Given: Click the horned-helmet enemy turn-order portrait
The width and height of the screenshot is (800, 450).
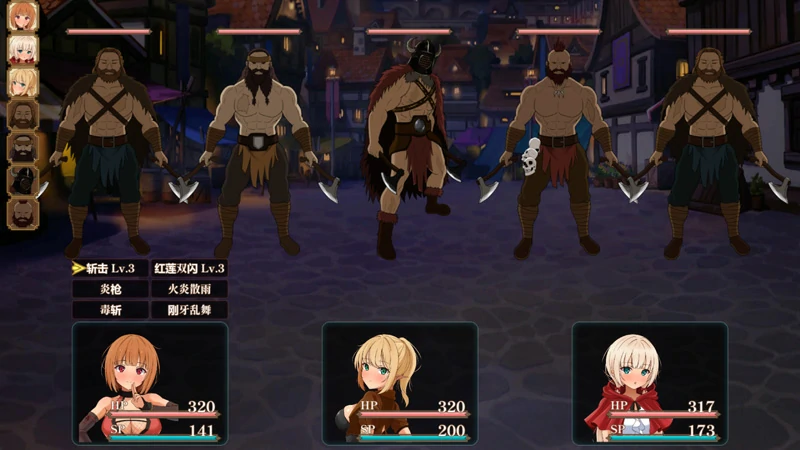Looking at the screenshot, I should [x=22, y=180].
